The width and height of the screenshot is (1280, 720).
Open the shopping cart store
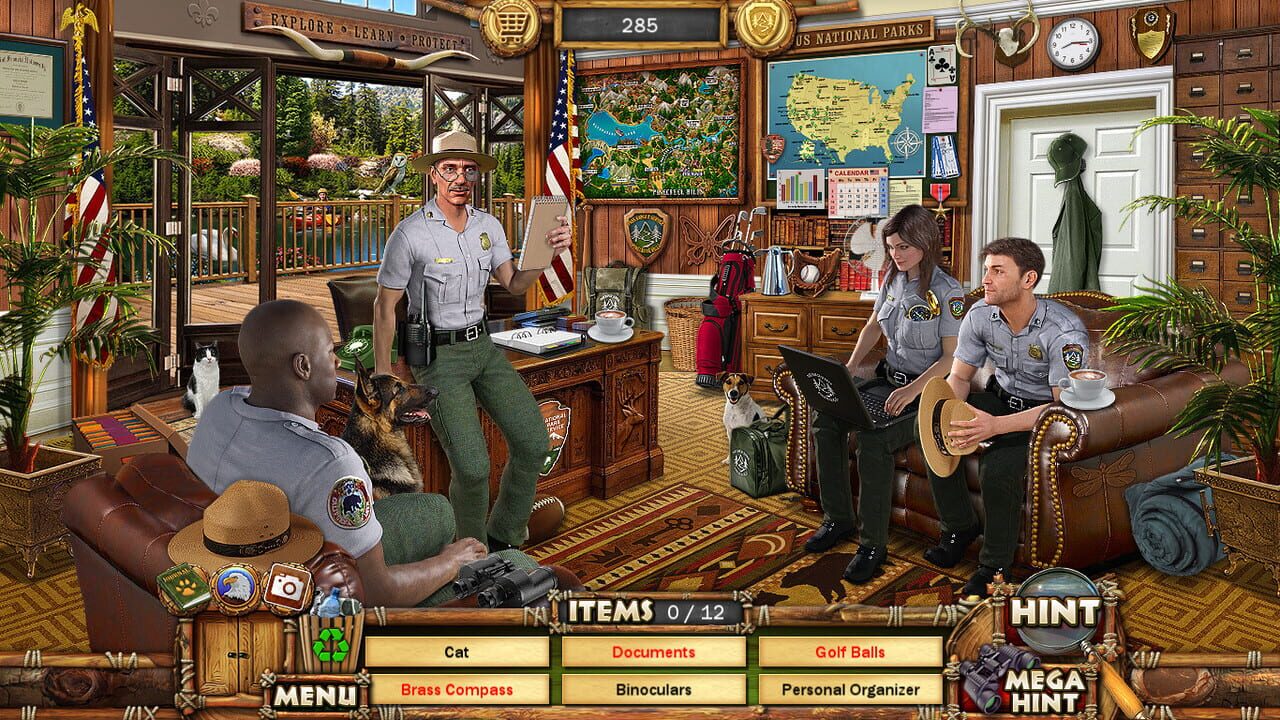[510, 22]
